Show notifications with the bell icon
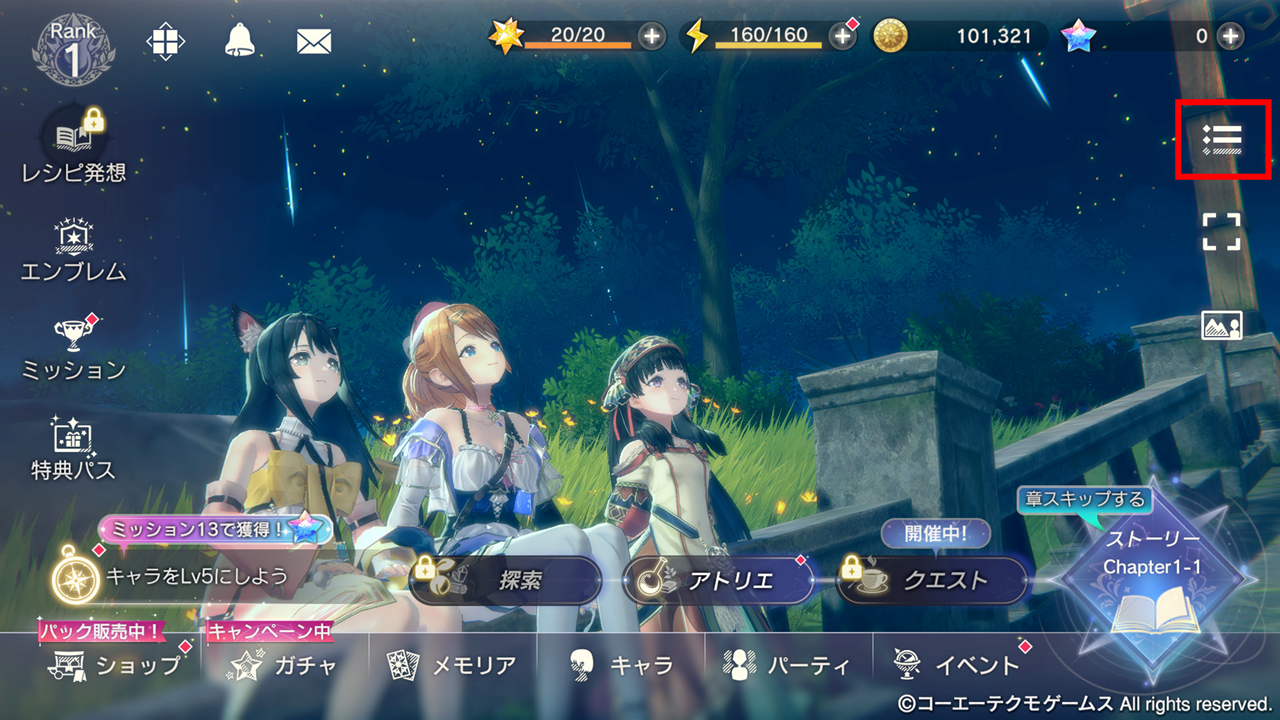This screenshot has height=720, width=1280. point(239,41)
